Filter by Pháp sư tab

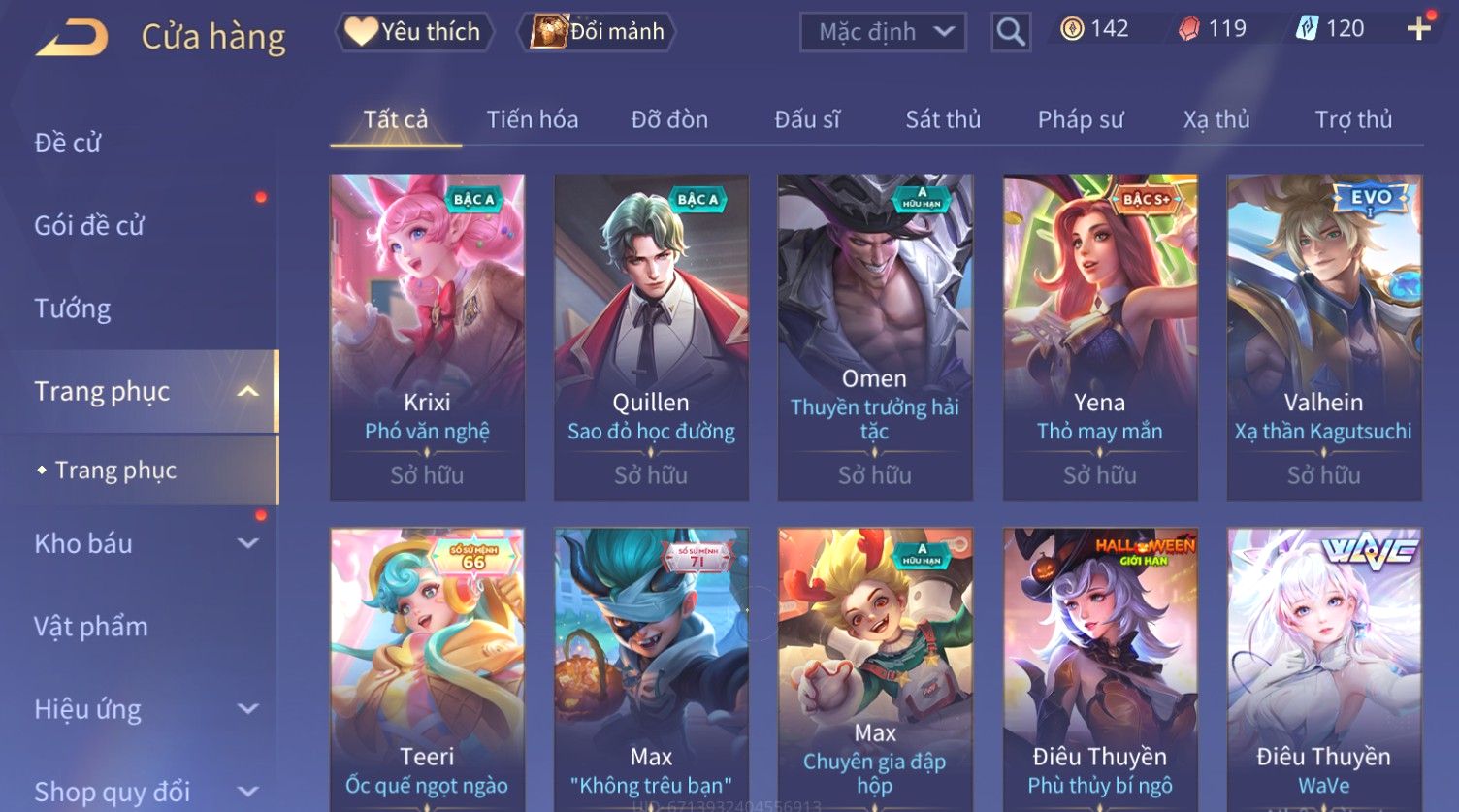1081,119
